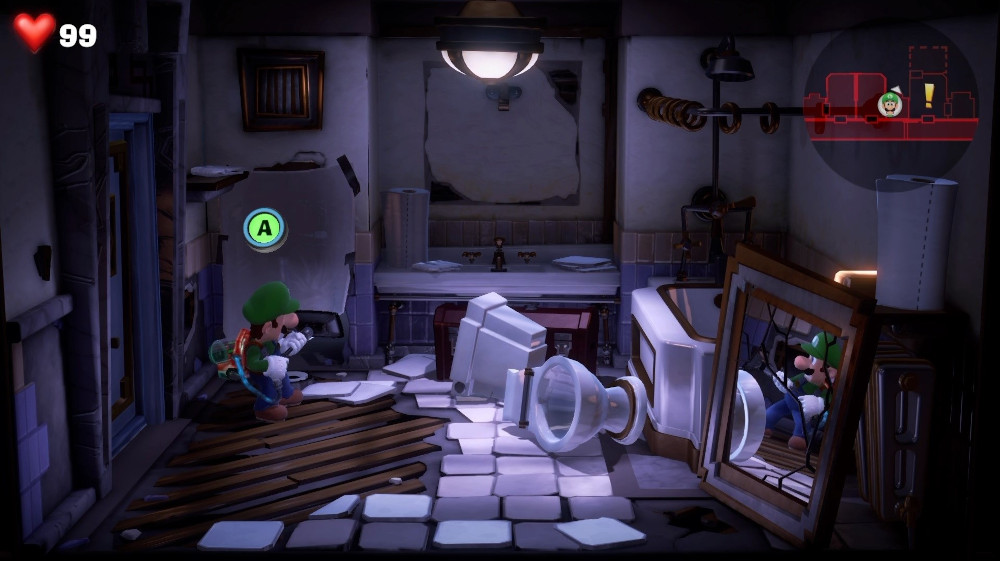Click the yellow exclamation objective marker

point(928,95)
